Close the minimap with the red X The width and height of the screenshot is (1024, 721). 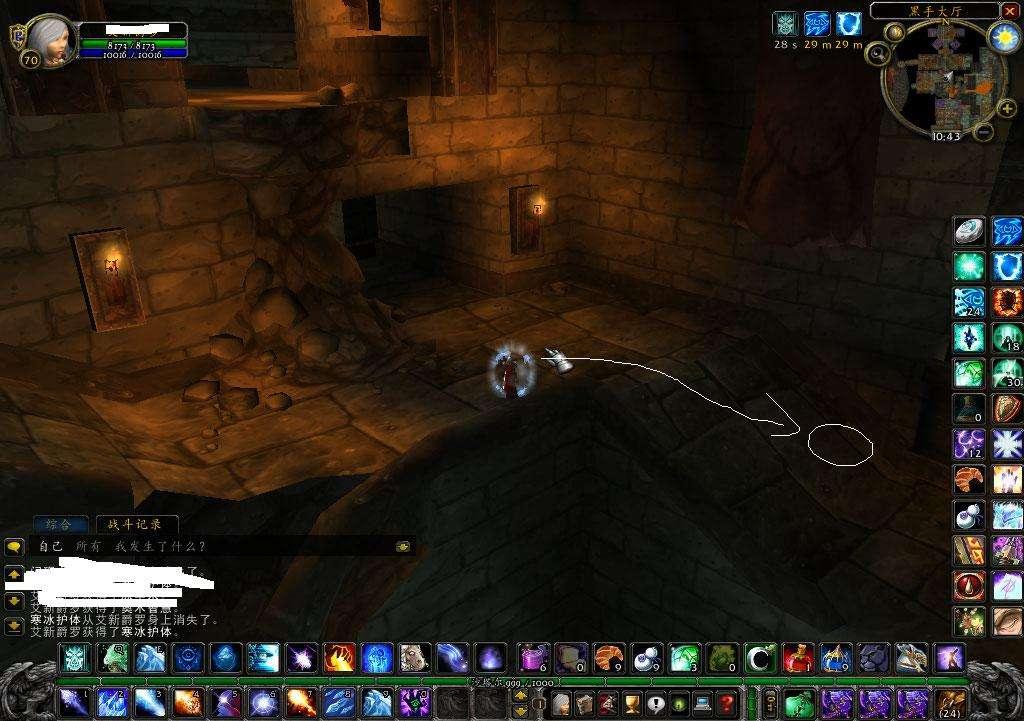1009,12
